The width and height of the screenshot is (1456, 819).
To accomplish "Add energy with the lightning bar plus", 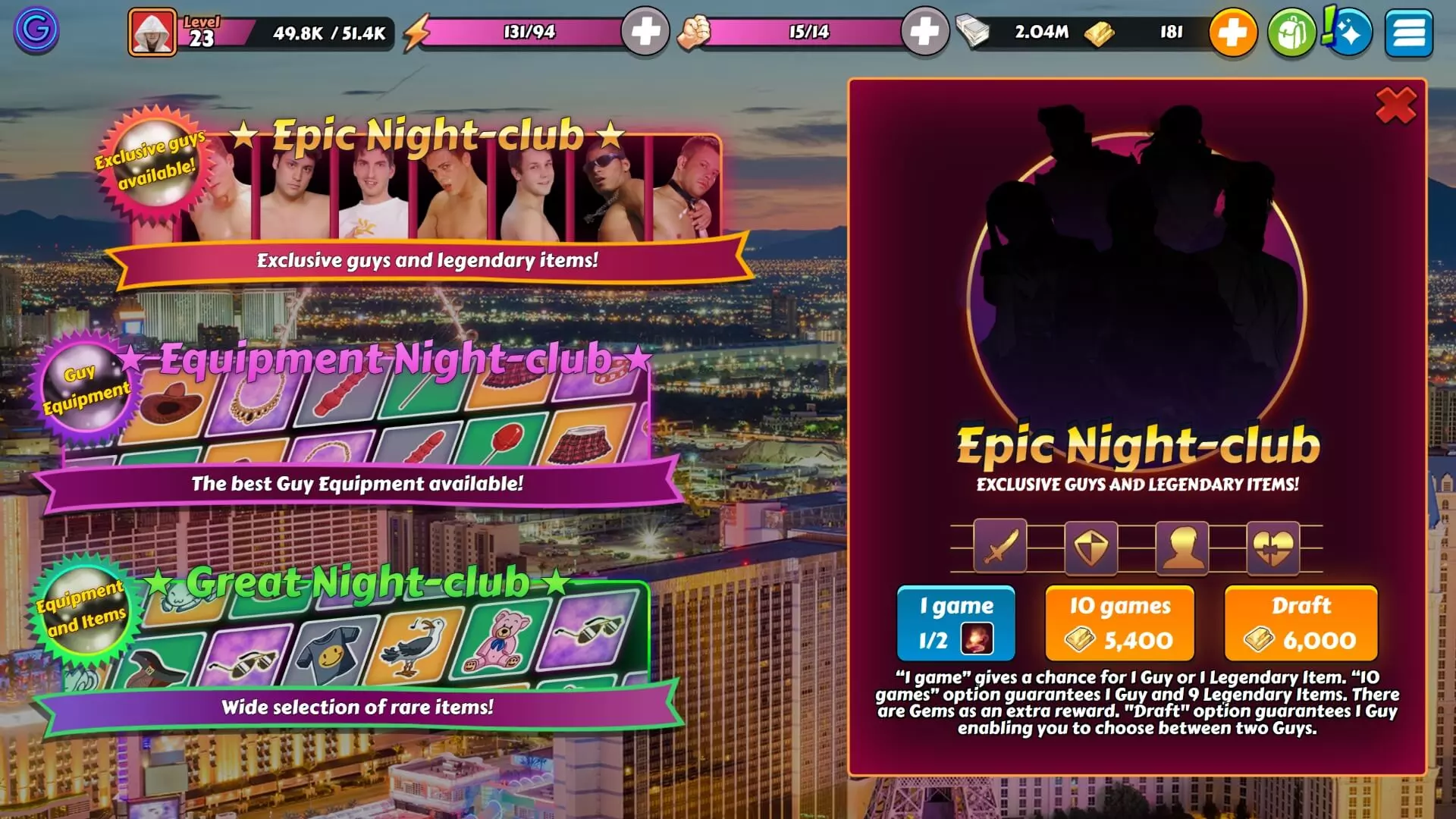I will point(645,32).
